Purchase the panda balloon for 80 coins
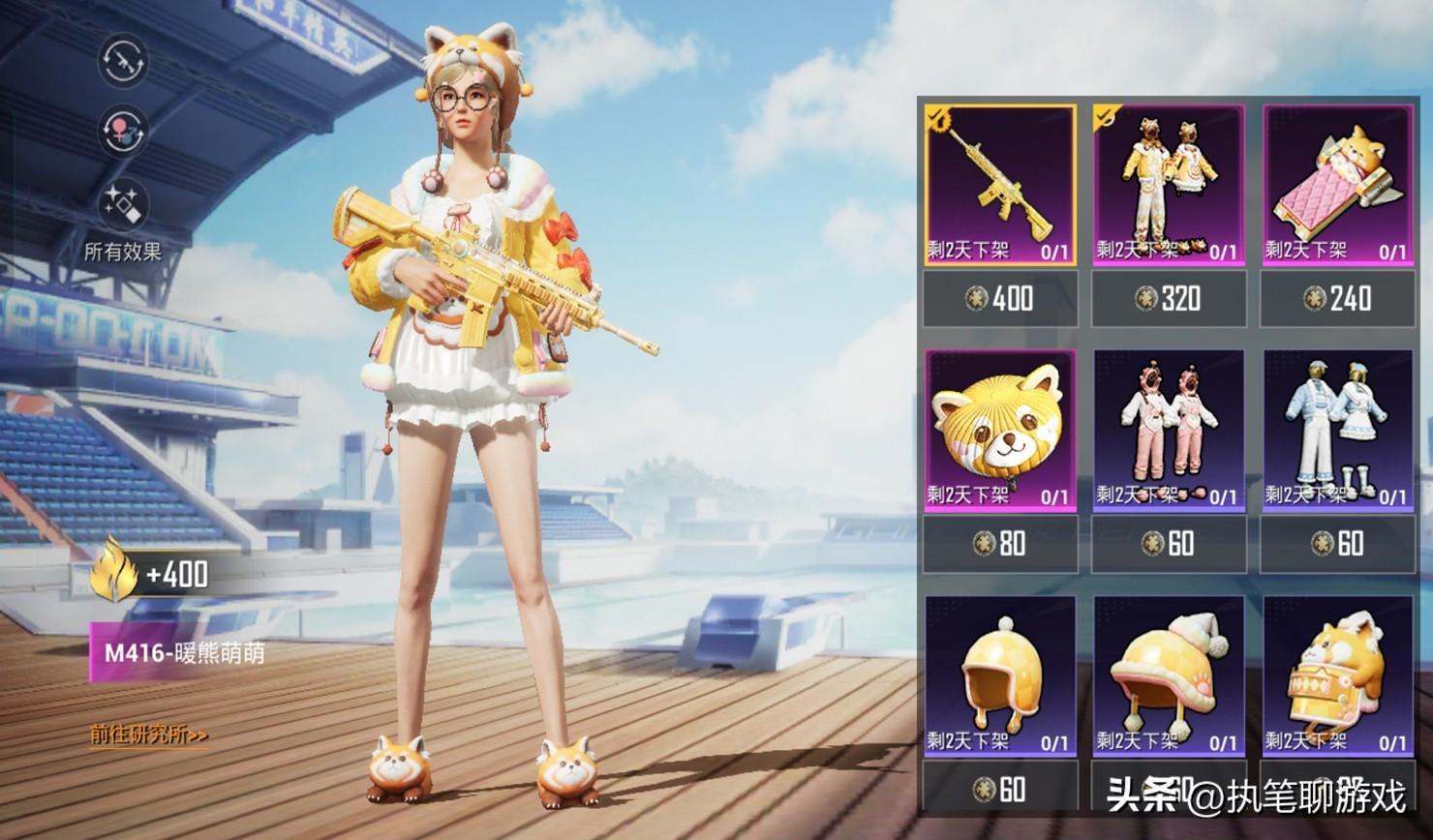This screenshot has width=1433, height=840. point(1000,543)
